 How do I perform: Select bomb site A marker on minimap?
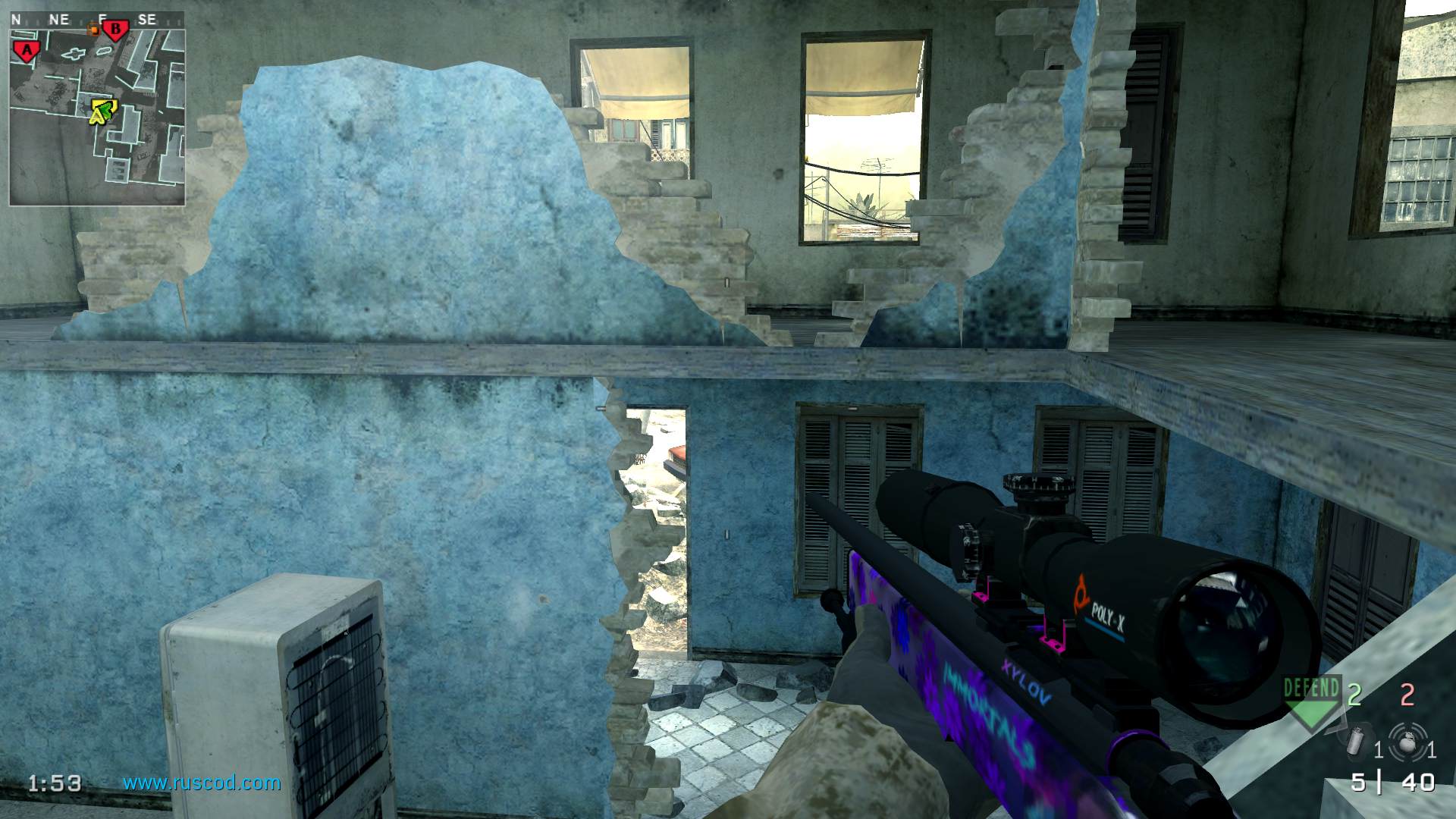(27, 51)
